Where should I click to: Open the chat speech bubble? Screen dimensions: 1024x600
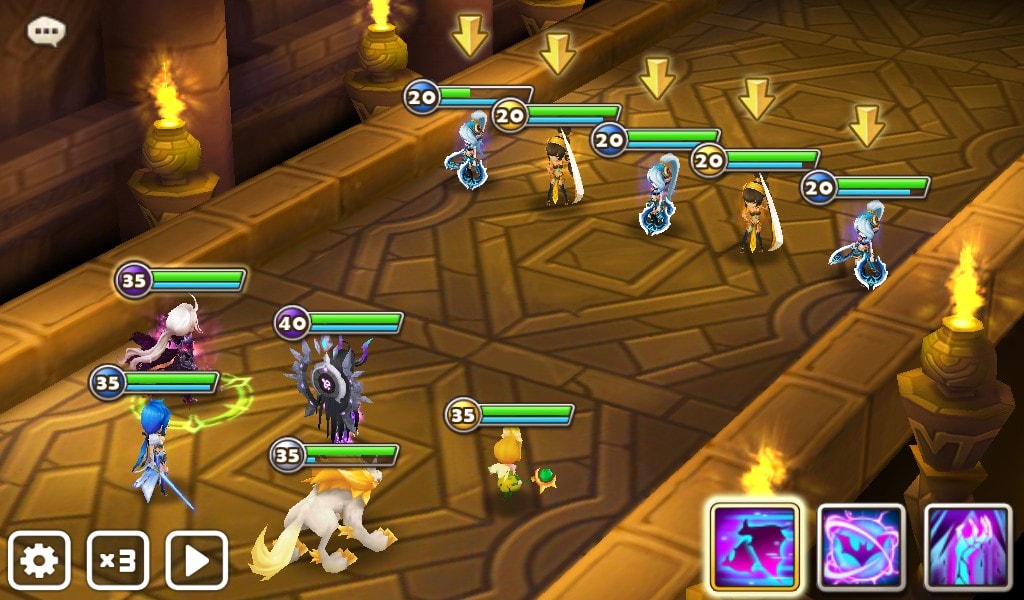(x=46, y=32)
